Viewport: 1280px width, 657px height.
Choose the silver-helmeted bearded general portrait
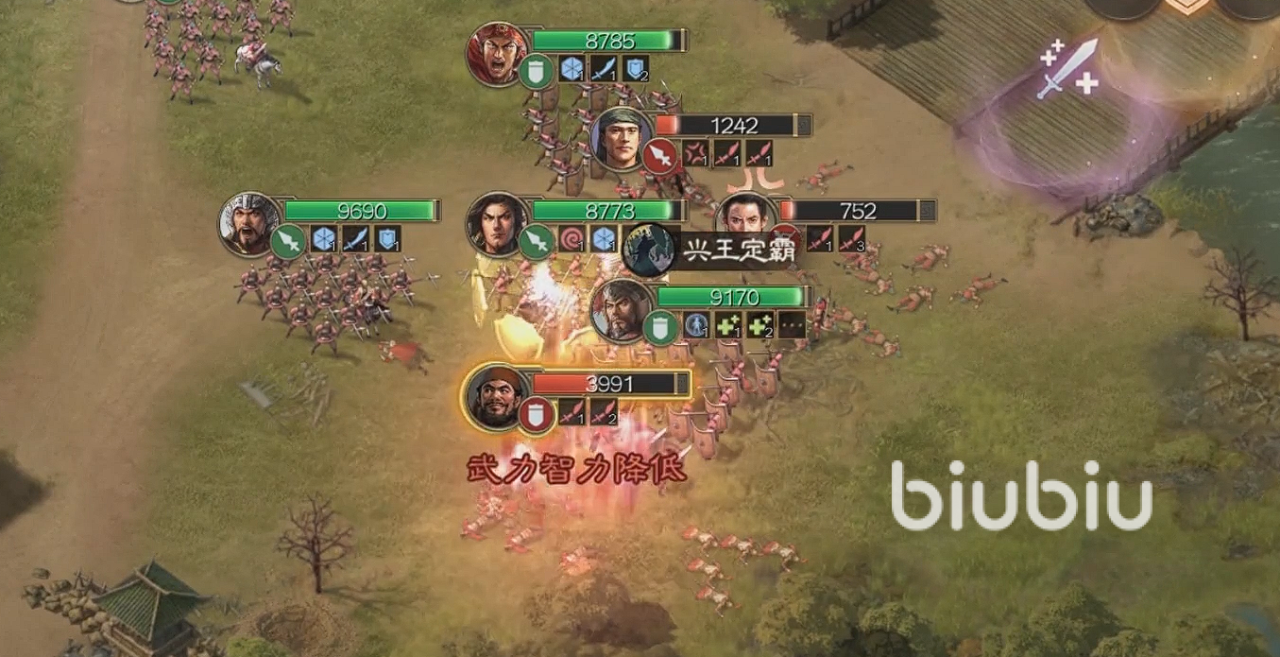point(249,223)
